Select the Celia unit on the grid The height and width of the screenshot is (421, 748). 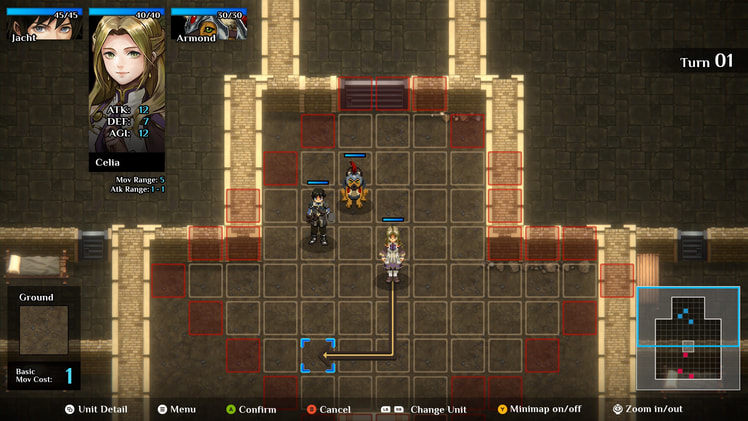click(392, 255)
